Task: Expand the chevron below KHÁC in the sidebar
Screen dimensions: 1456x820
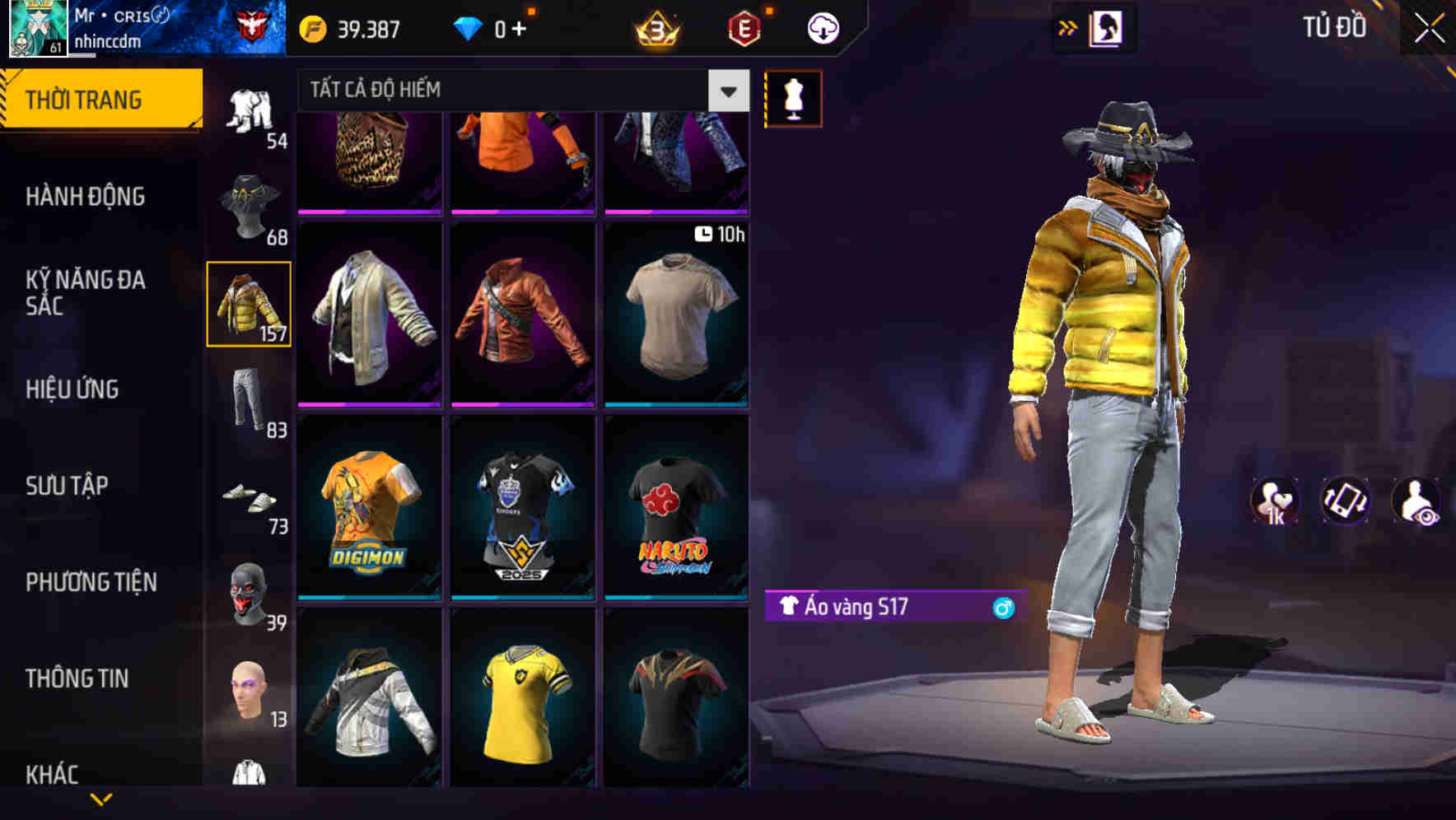Action: click(x=100, y=799)
